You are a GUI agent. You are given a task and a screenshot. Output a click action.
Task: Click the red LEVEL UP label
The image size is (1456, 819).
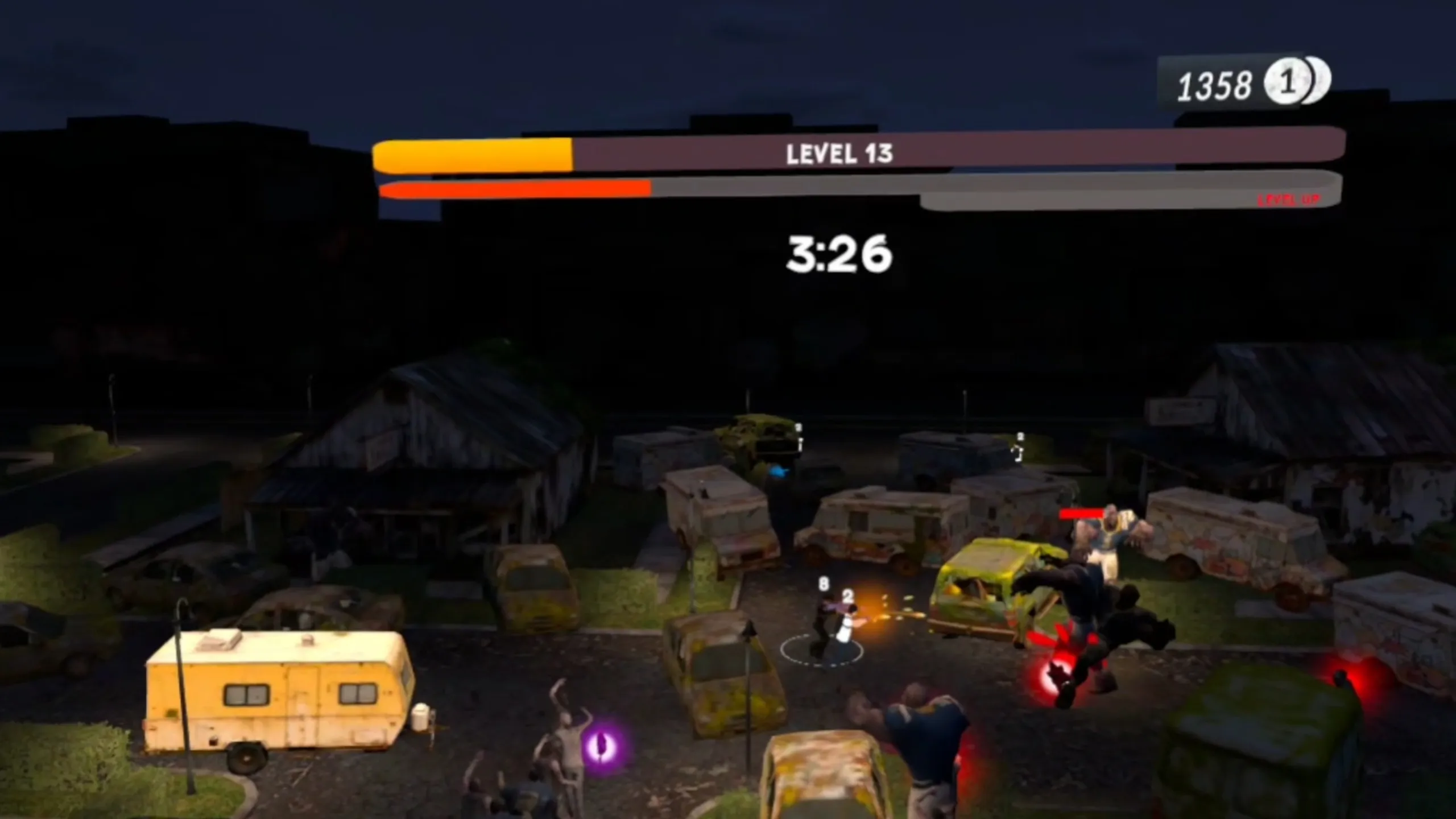pos(1288,200)
